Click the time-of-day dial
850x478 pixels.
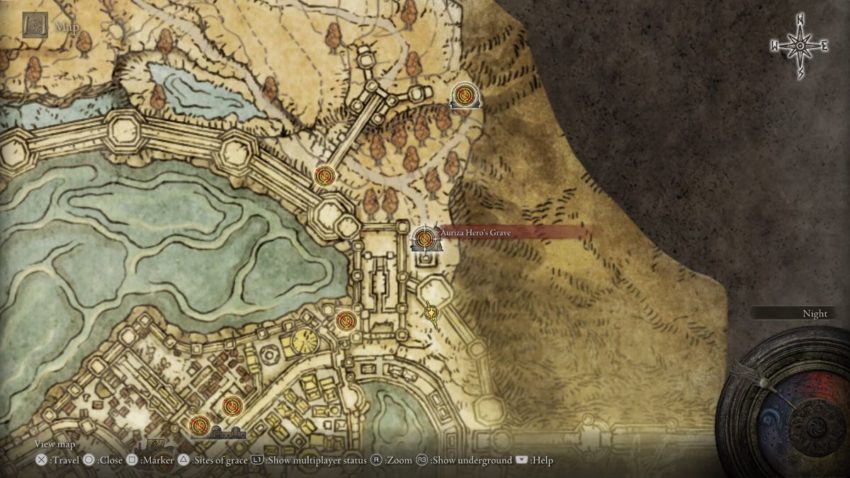pyautogui.click(x=784, y=398)
